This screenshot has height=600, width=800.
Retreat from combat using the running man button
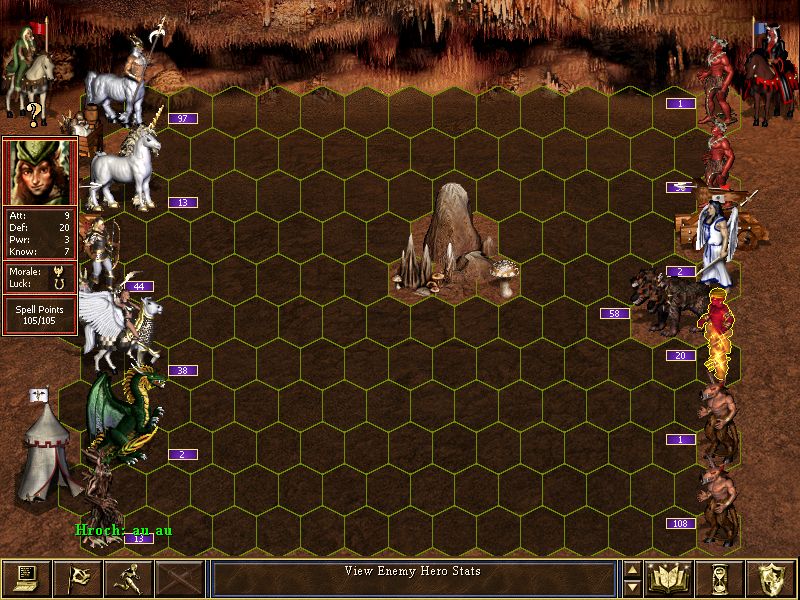click(128, 578)
